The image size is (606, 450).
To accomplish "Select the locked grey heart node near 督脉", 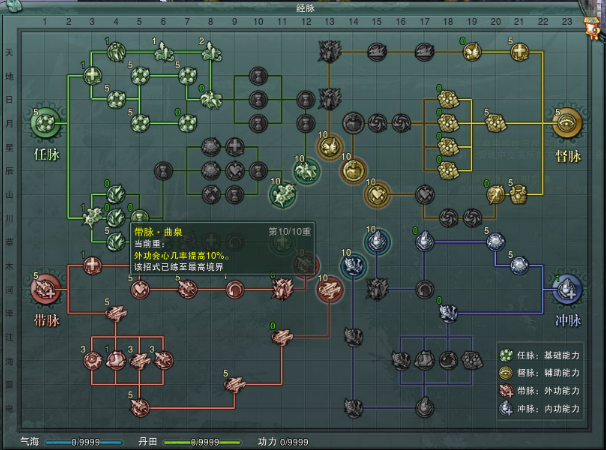I will pos(426,193).
